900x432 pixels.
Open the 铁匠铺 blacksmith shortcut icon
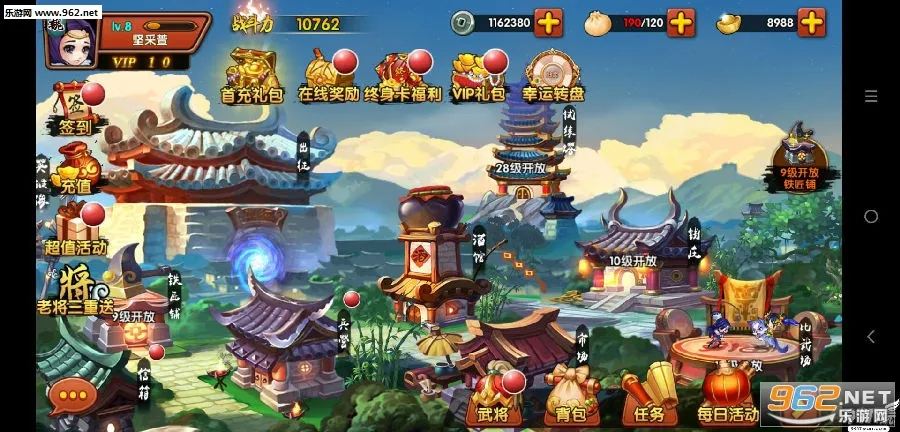tap(806, 156)
